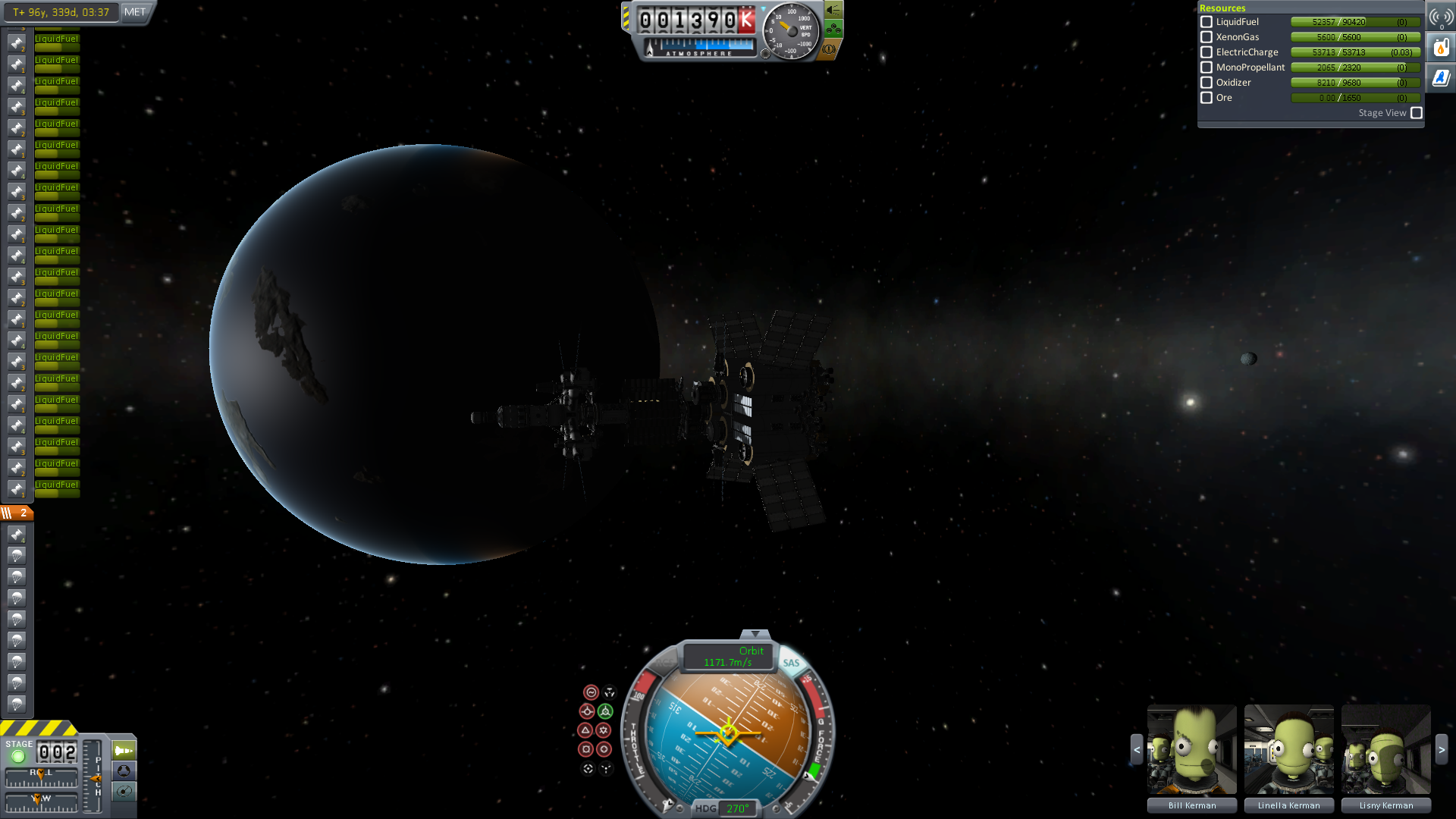This screenshot has width=1456, height=819.
Task: Switch to the staging mode rocket button
Action: tap(124, 751)
